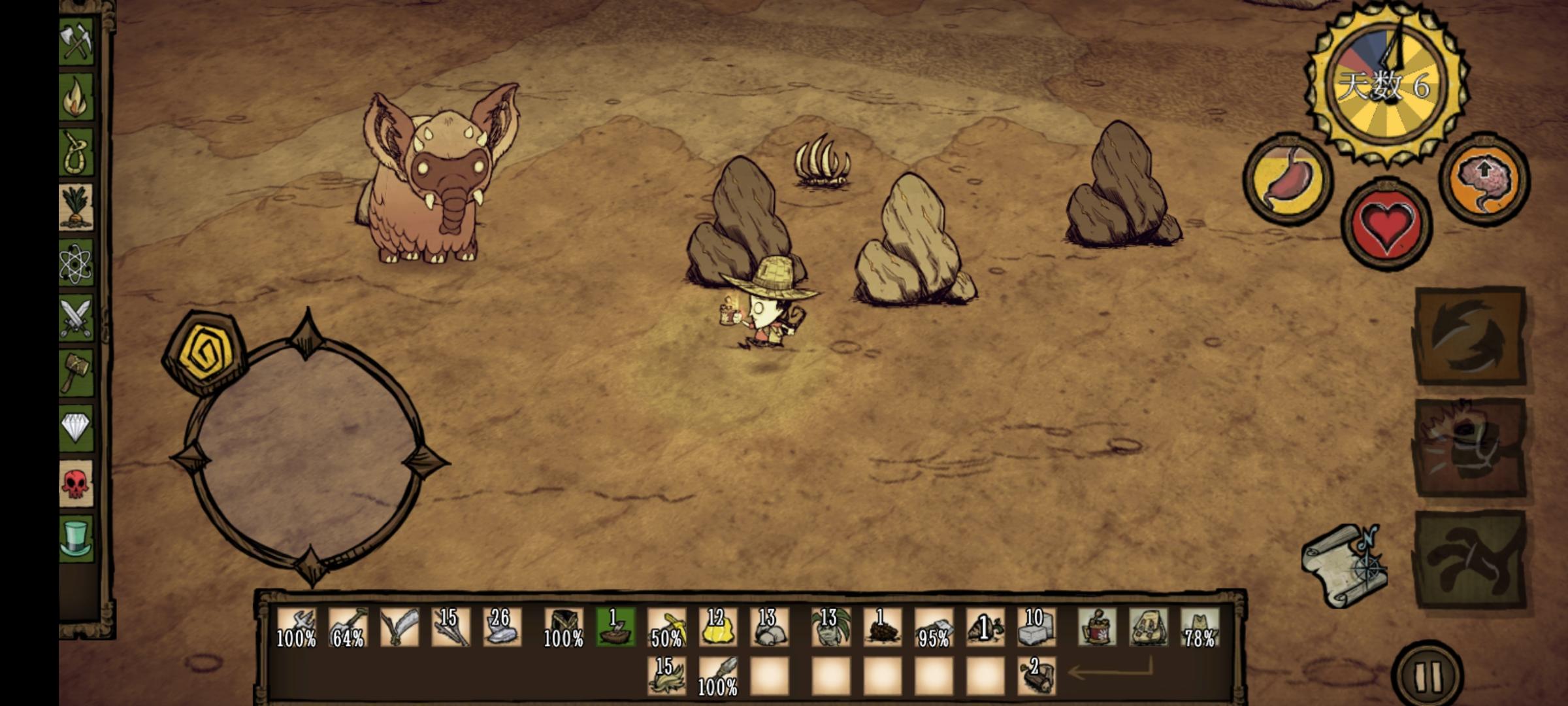
Task: Open the Fight crossed-swords tab
Action: (x=76, y=318)
